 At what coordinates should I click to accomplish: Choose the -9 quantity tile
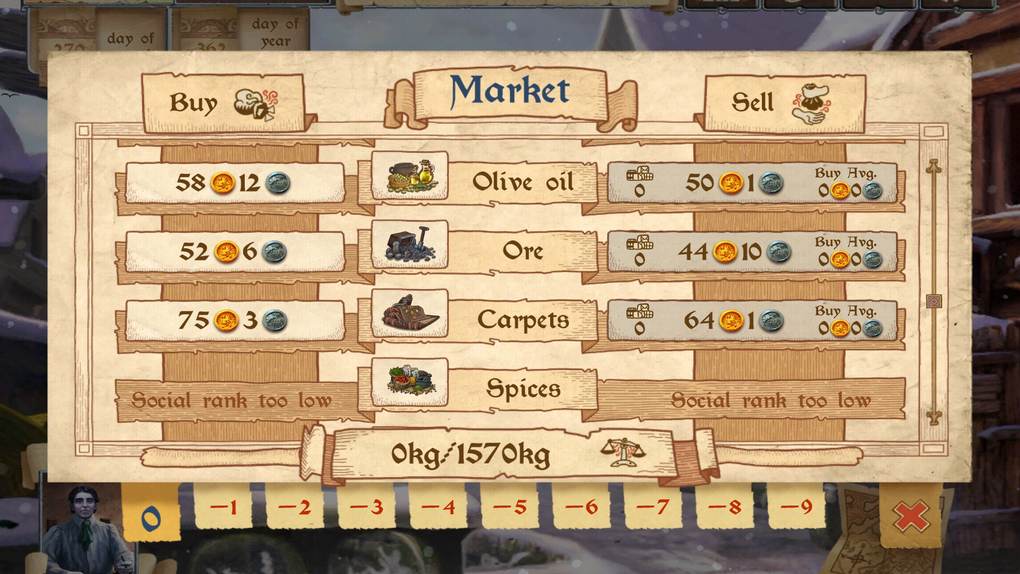[x=796, y=507]
